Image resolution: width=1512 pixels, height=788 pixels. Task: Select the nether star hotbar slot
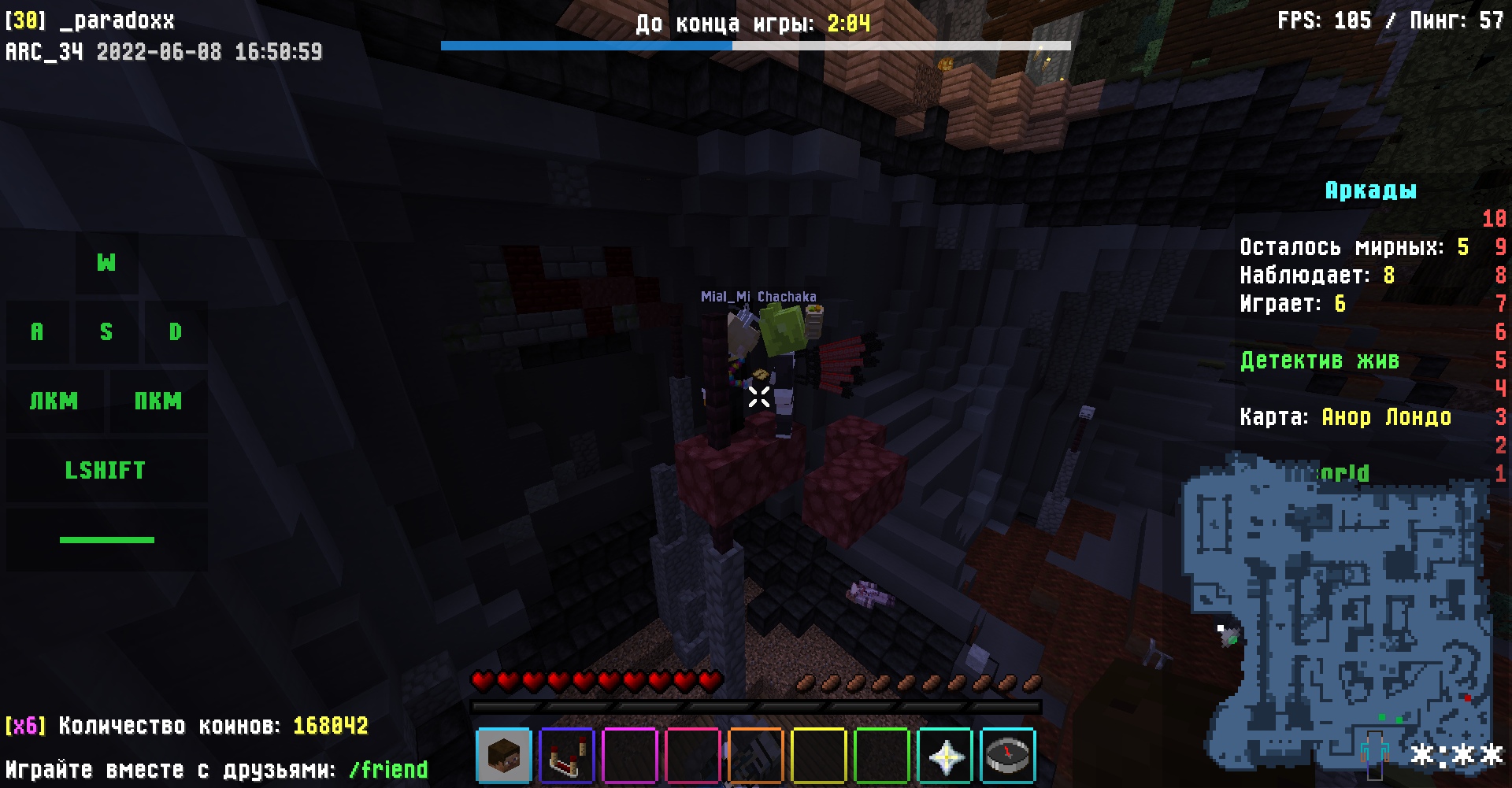click(945, 756)
